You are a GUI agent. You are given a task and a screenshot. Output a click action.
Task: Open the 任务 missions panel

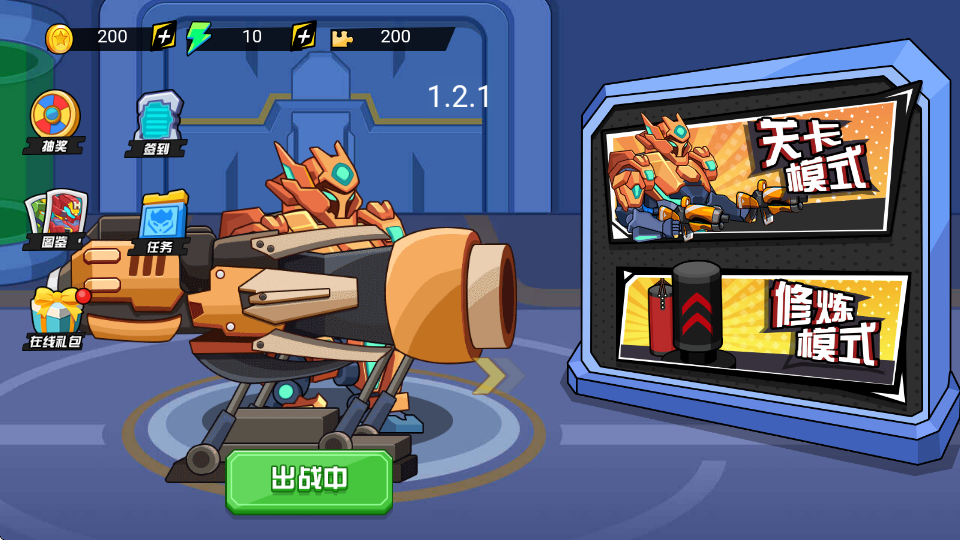coord(162,220)
